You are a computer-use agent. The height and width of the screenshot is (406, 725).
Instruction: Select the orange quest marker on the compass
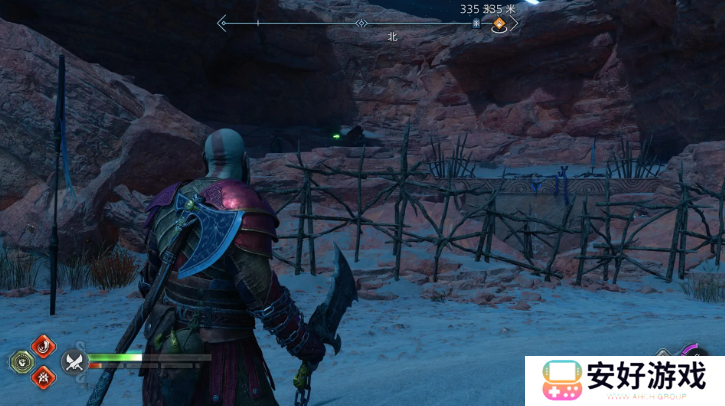click(x=498, y=24)
